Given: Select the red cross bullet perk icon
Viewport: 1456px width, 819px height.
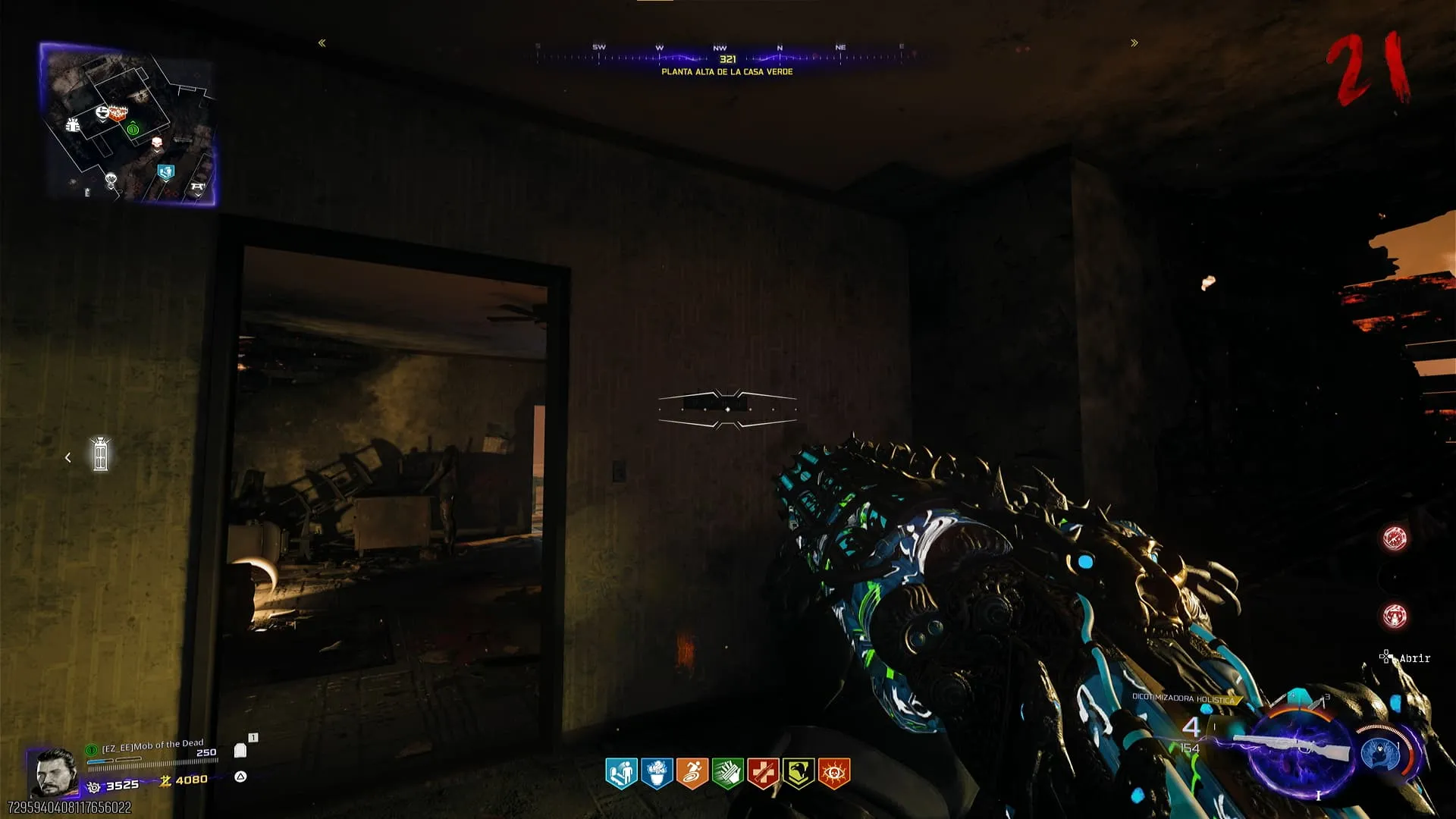Looking at the screenshot, I should tap(763, 773).
